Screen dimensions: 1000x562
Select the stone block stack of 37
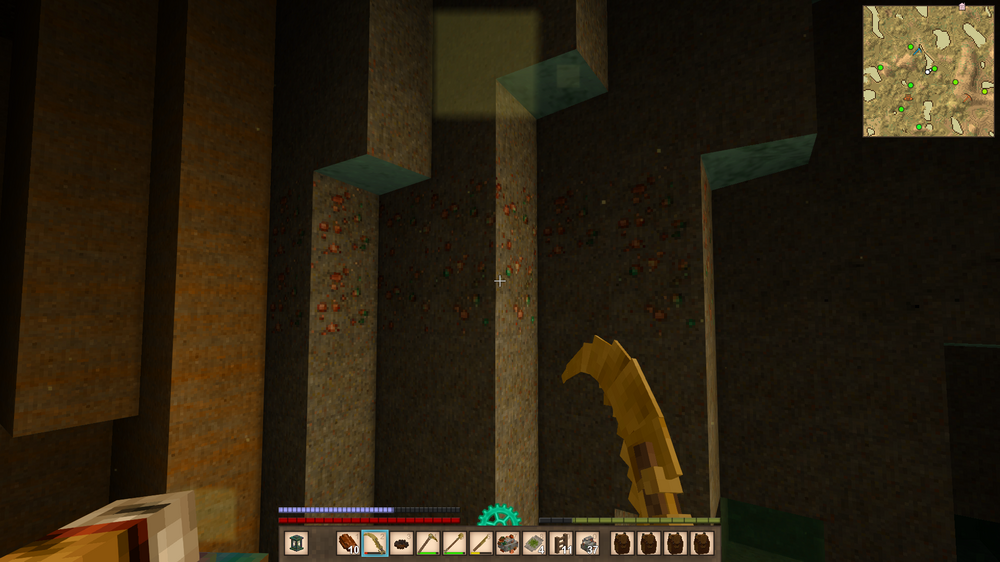588,543
